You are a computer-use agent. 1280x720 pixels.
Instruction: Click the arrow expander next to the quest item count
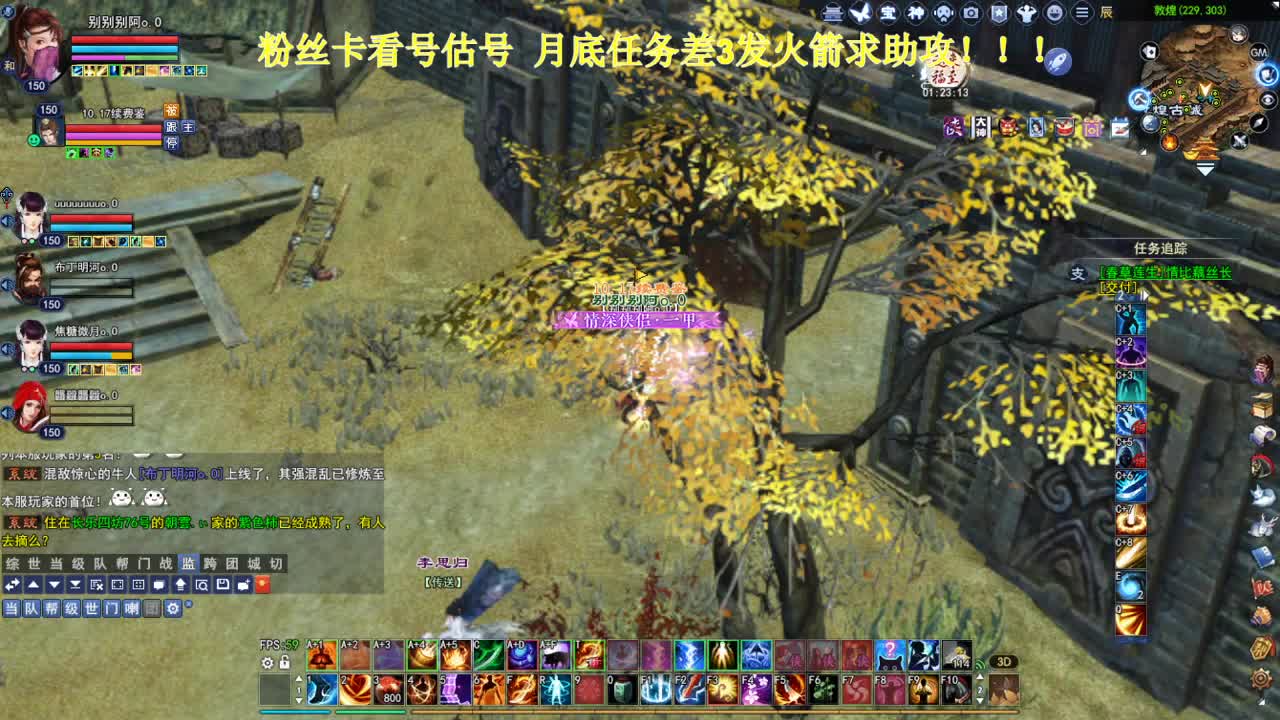click(1144, 295)
